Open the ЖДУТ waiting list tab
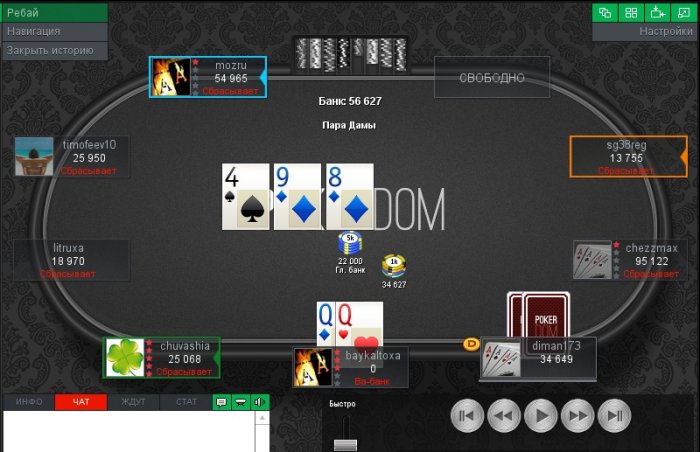 coord(133,402)
